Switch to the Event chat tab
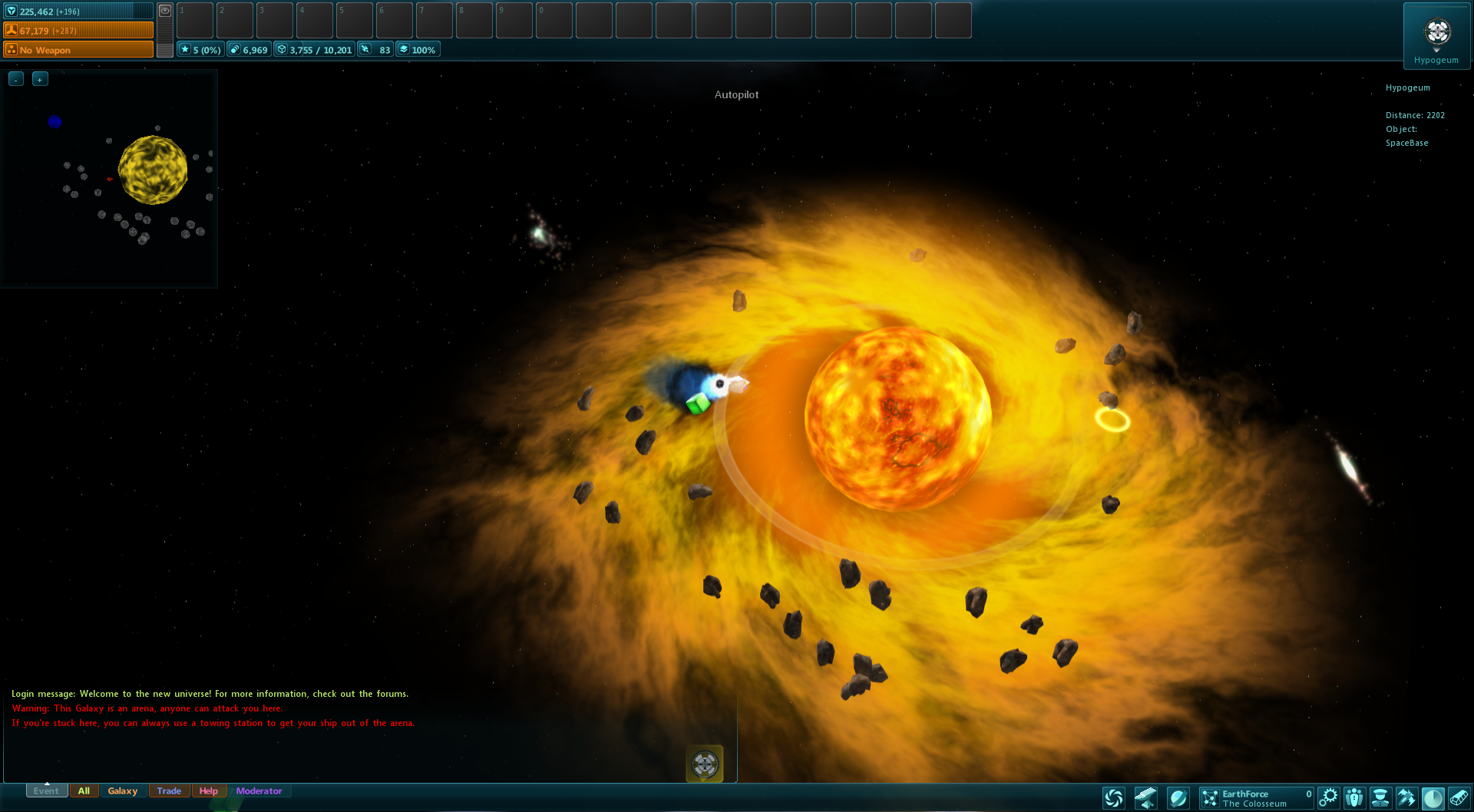The height and width of the screenshot is (812, 1474). [46, 791]
